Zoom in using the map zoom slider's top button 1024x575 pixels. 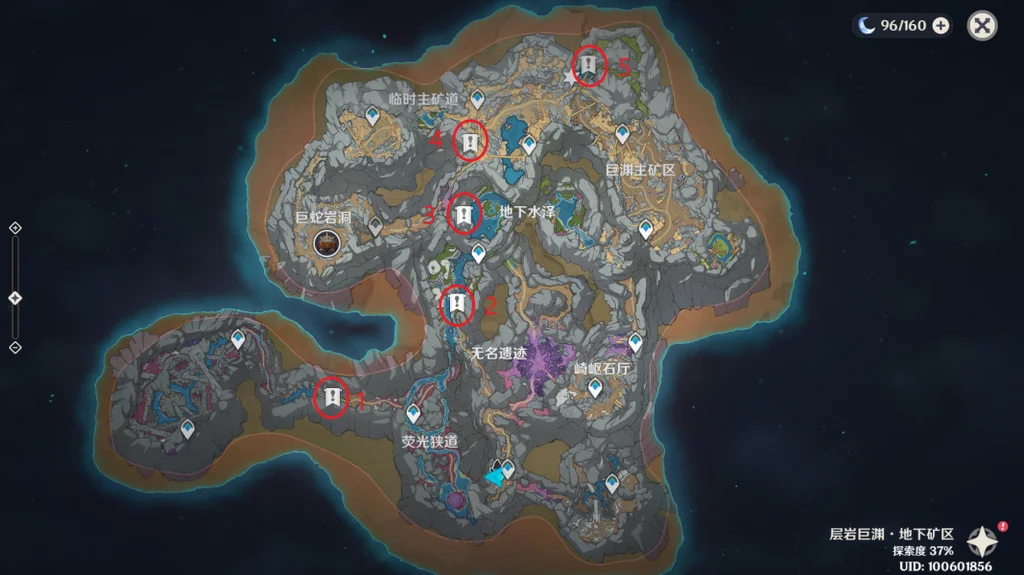click(x=15, y=228)
